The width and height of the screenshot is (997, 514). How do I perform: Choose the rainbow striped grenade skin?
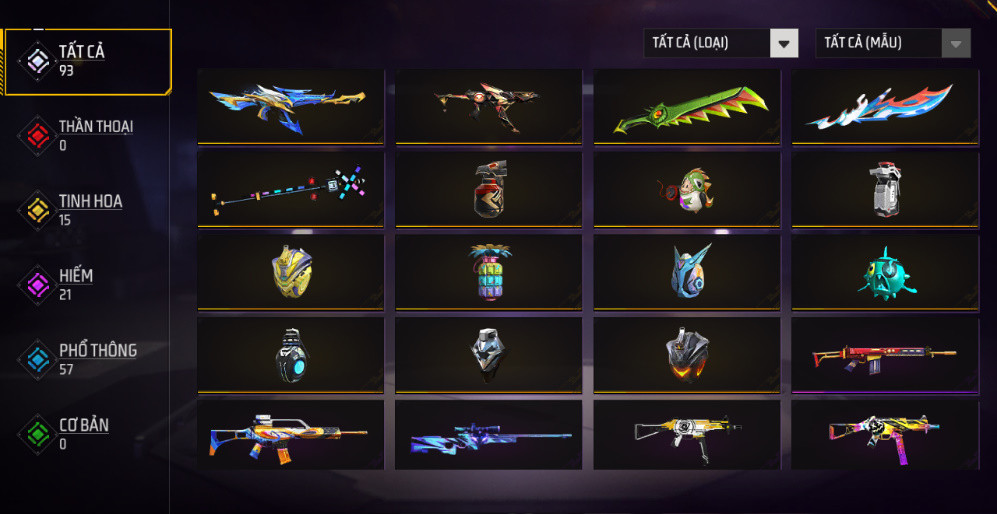[x=488, y=272]
